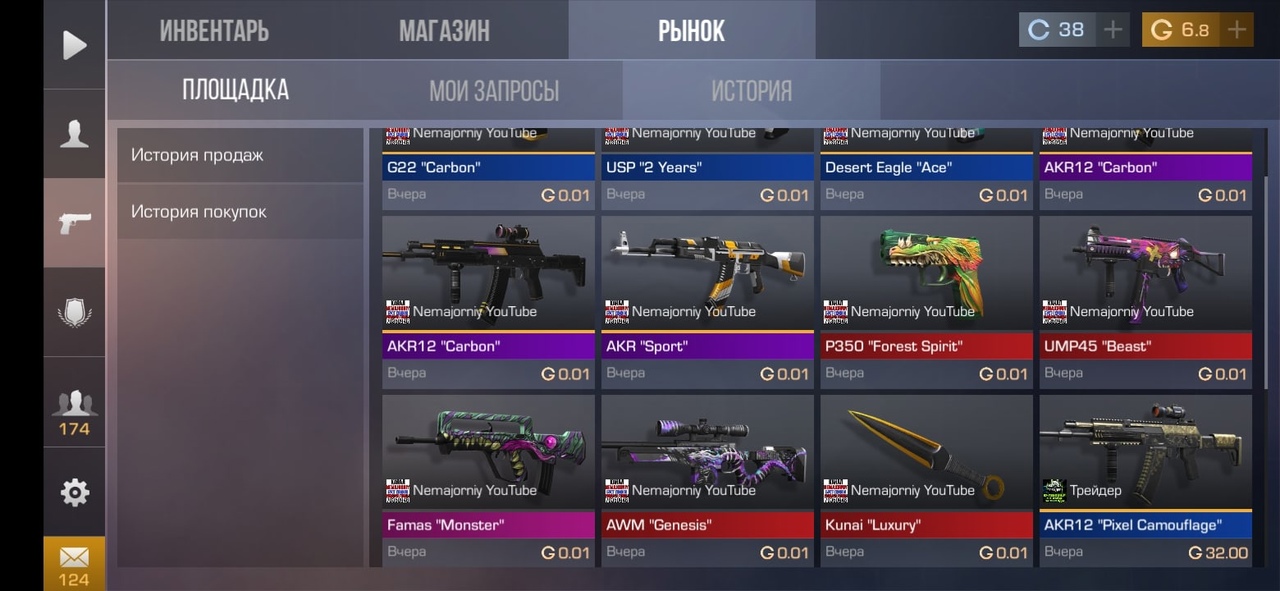Viewport: 1280px width, 591px height.
Task: Choose История продаж in the side list
Action: point(240,155)
